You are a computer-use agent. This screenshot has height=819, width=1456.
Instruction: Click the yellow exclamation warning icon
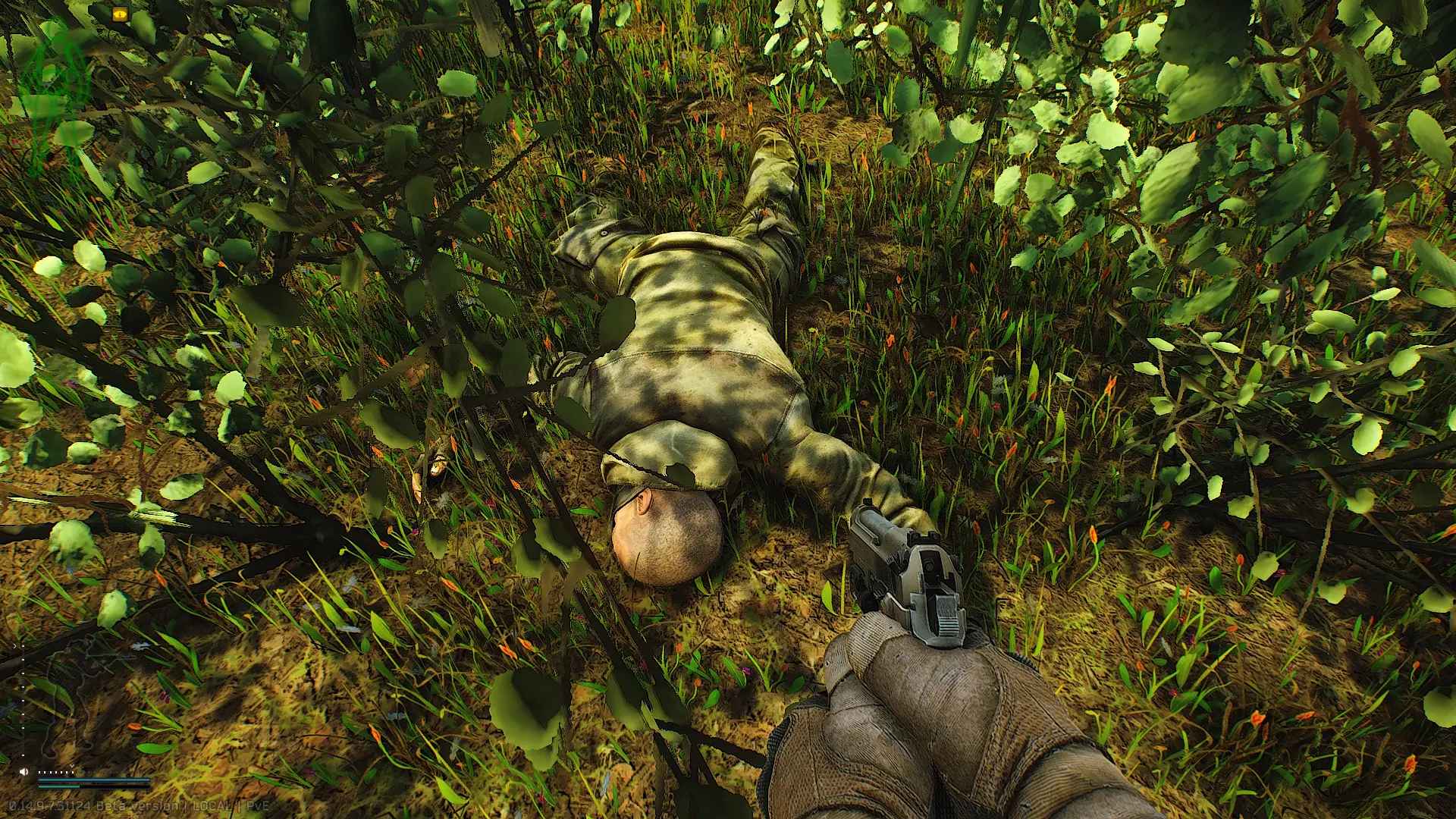[x=120, y=14]
